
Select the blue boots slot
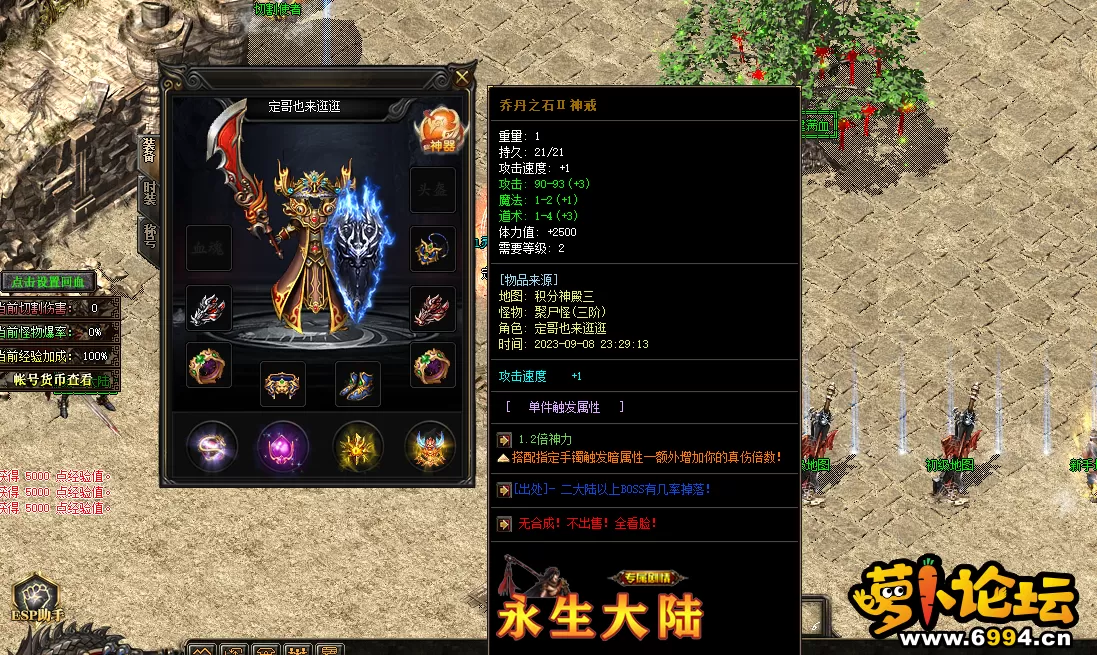pyautogui.click(x=357, y=383)
